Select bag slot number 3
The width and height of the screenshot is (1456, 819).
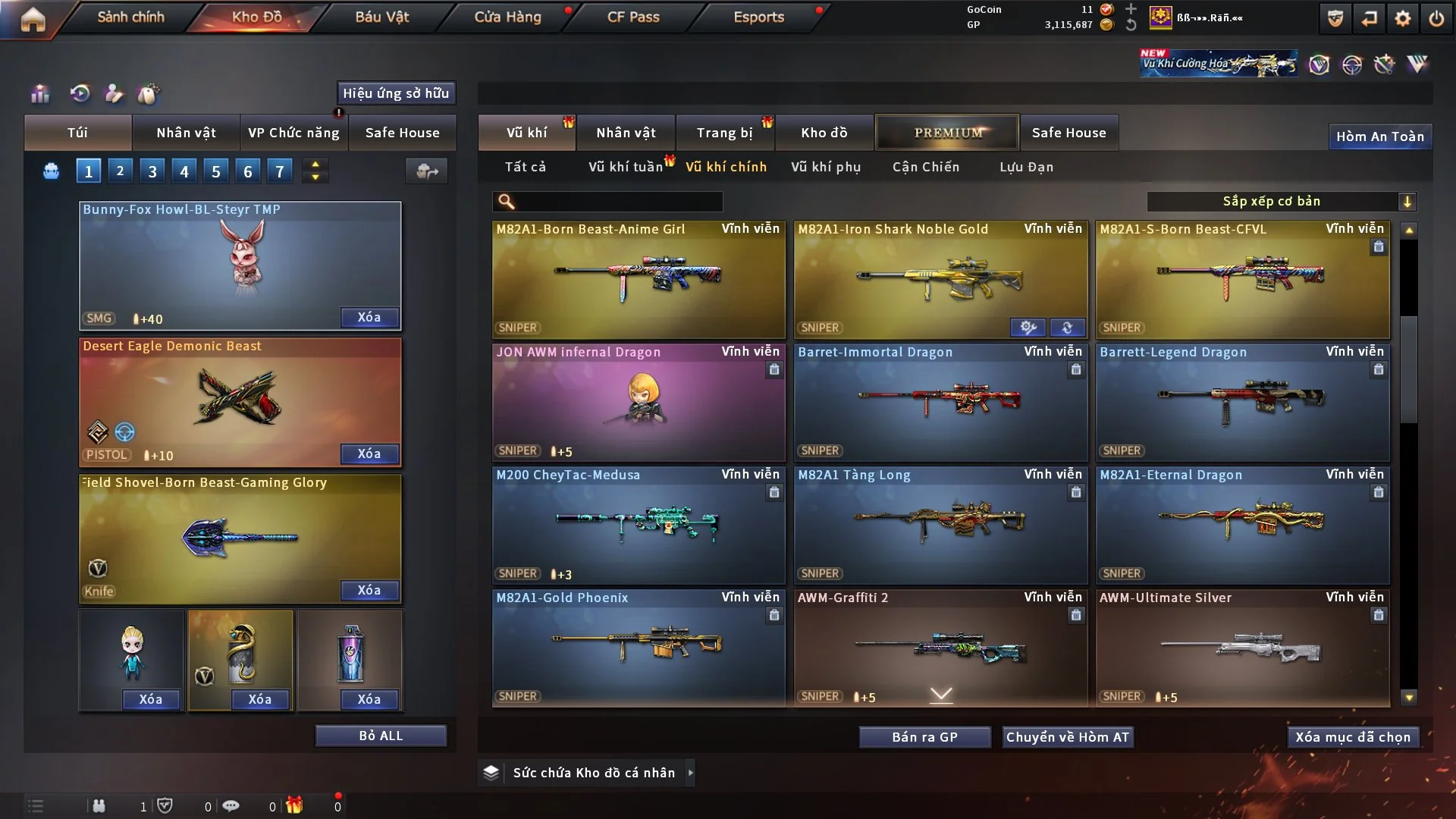[152, 171]
